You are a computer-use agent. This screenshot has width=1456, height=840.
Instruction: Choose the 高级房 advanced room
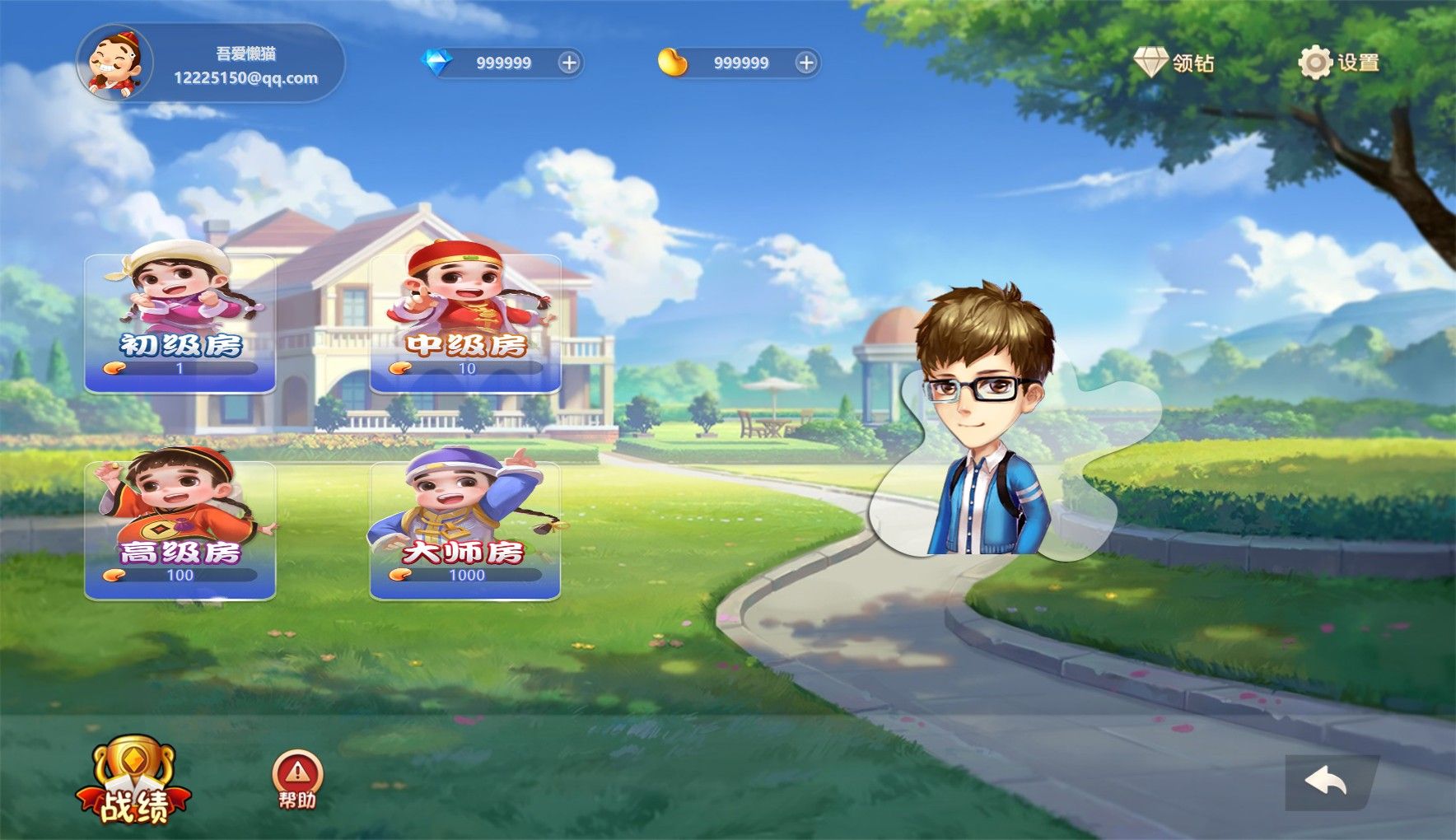[180, 530]
